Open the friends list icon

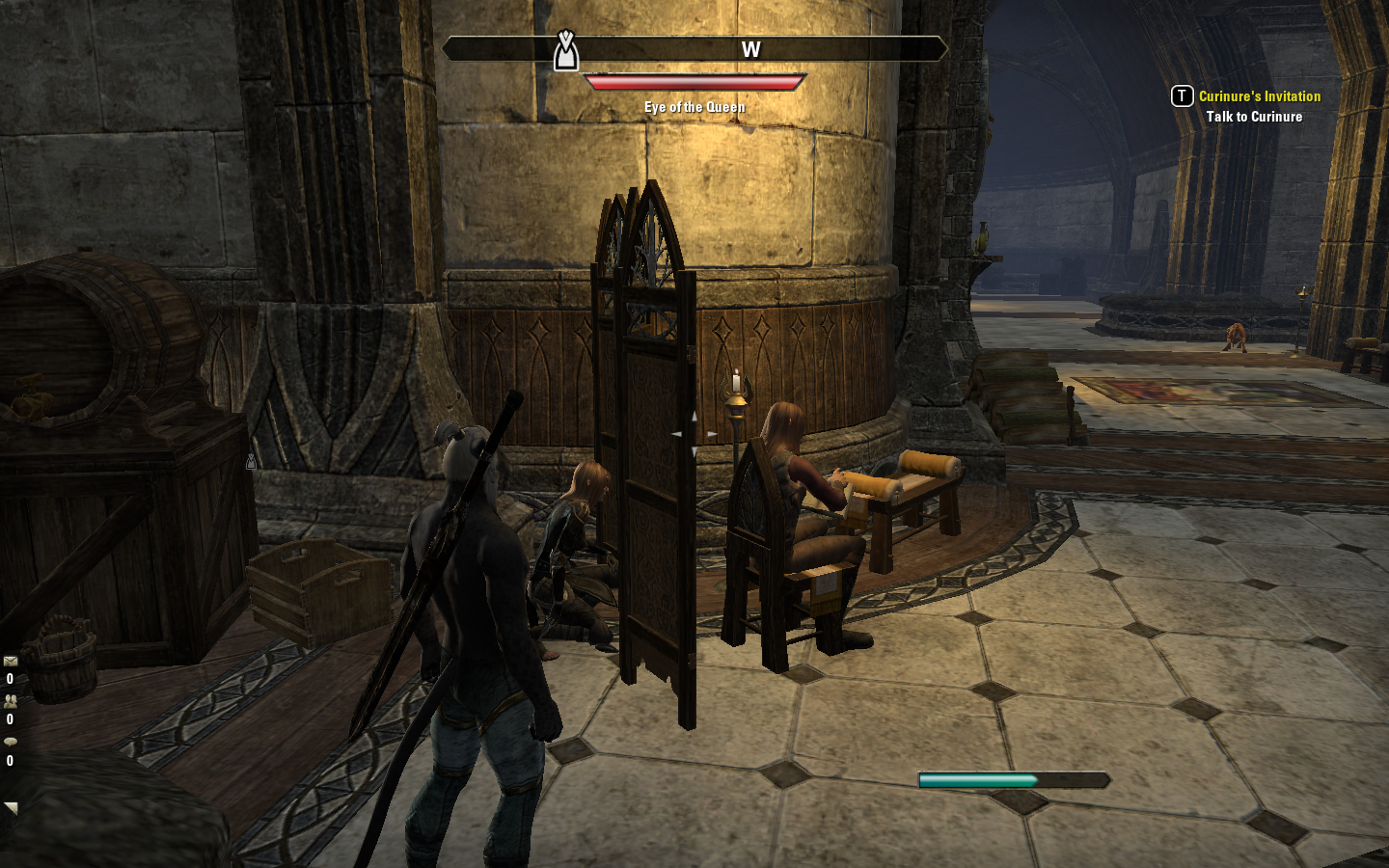(11, 701)
